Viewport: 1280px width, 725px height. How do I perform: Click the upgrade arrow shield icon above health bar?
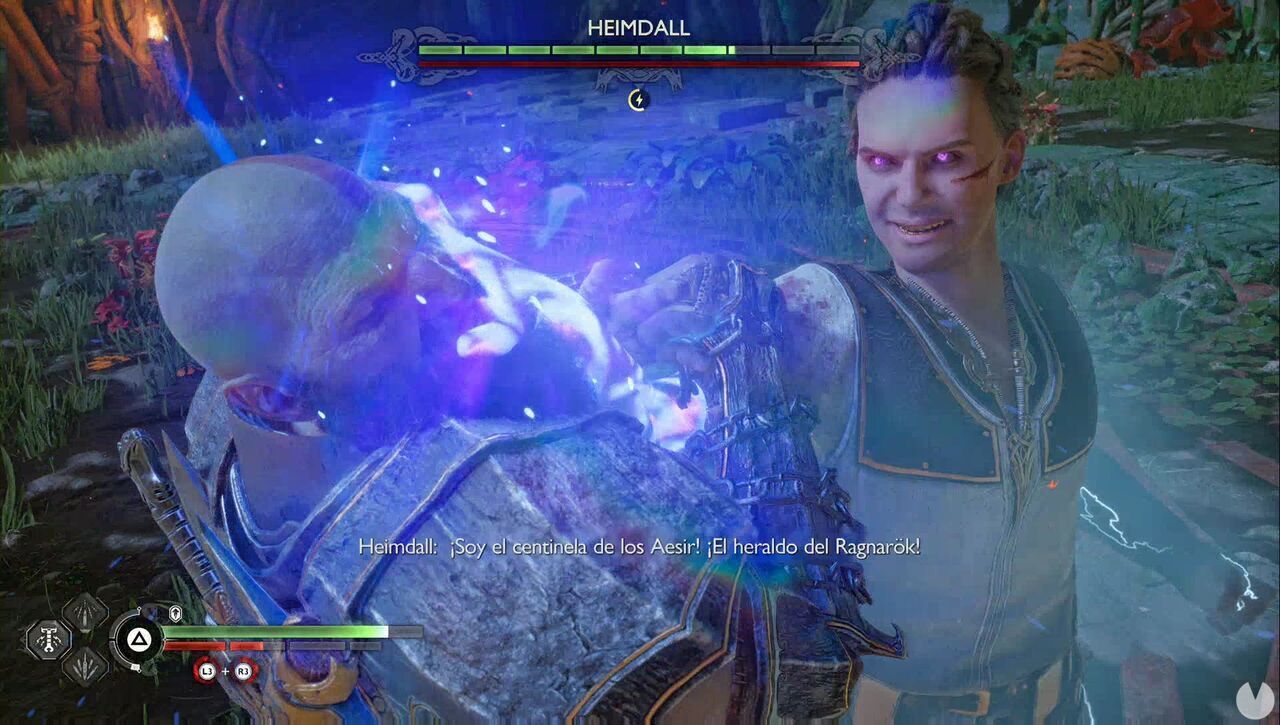(x=176, y=611)
